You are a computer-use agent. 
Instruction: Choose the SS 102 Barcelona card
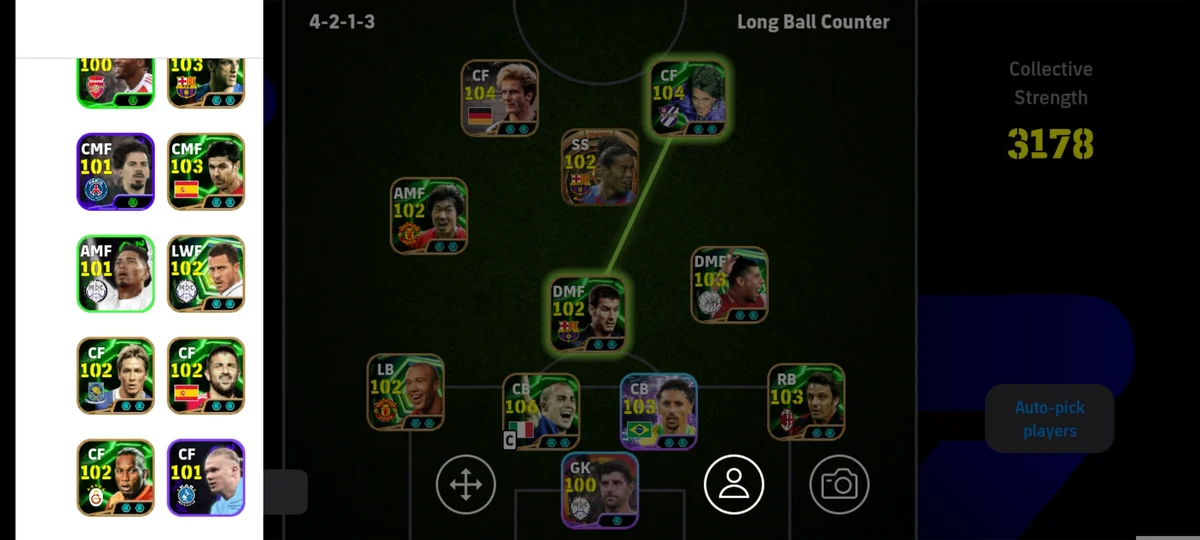tap(599, 167)
